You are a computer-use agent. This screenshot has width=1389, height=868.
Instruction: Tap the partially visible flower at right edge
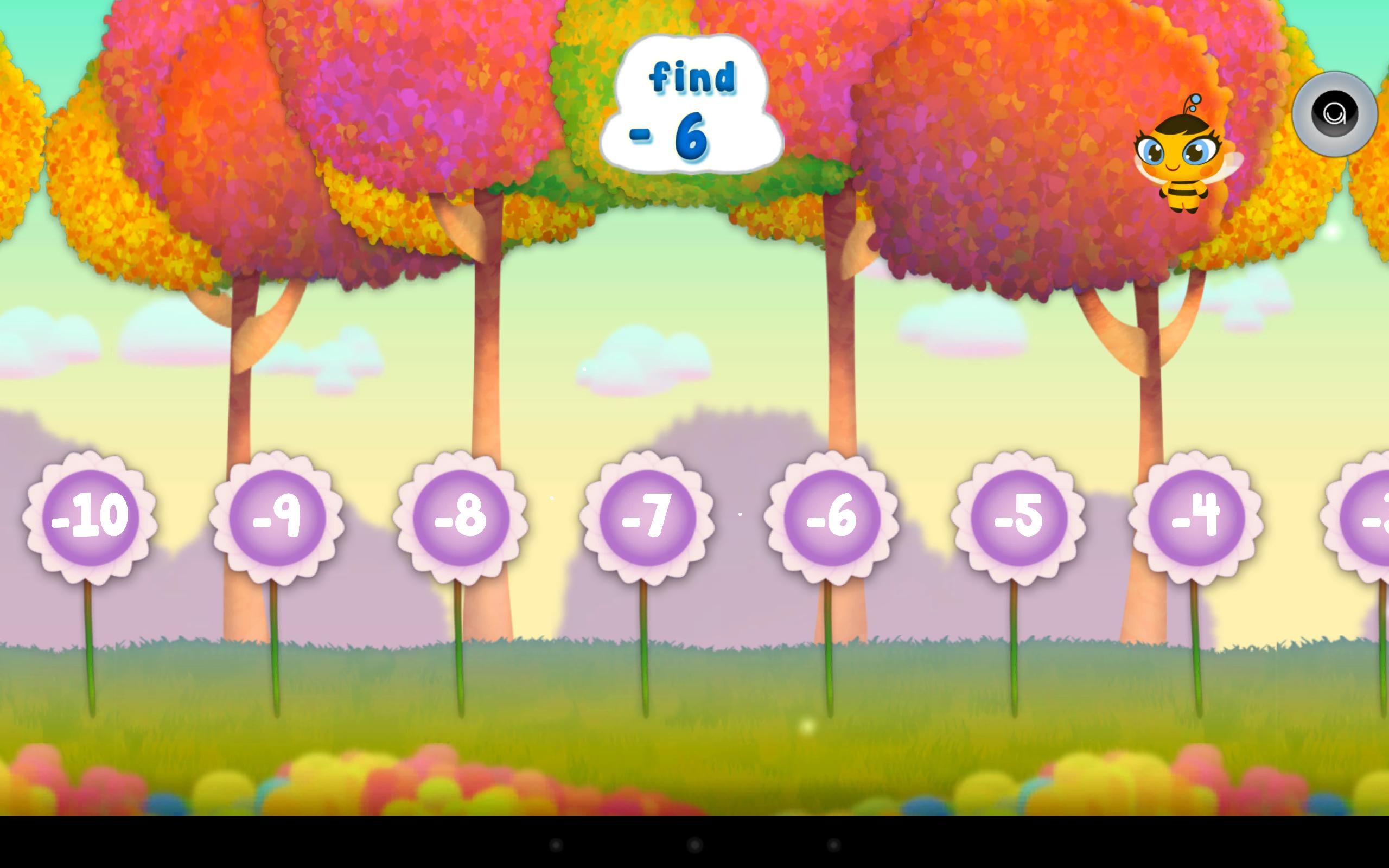pyautogui.click(x=1378, y=515)
